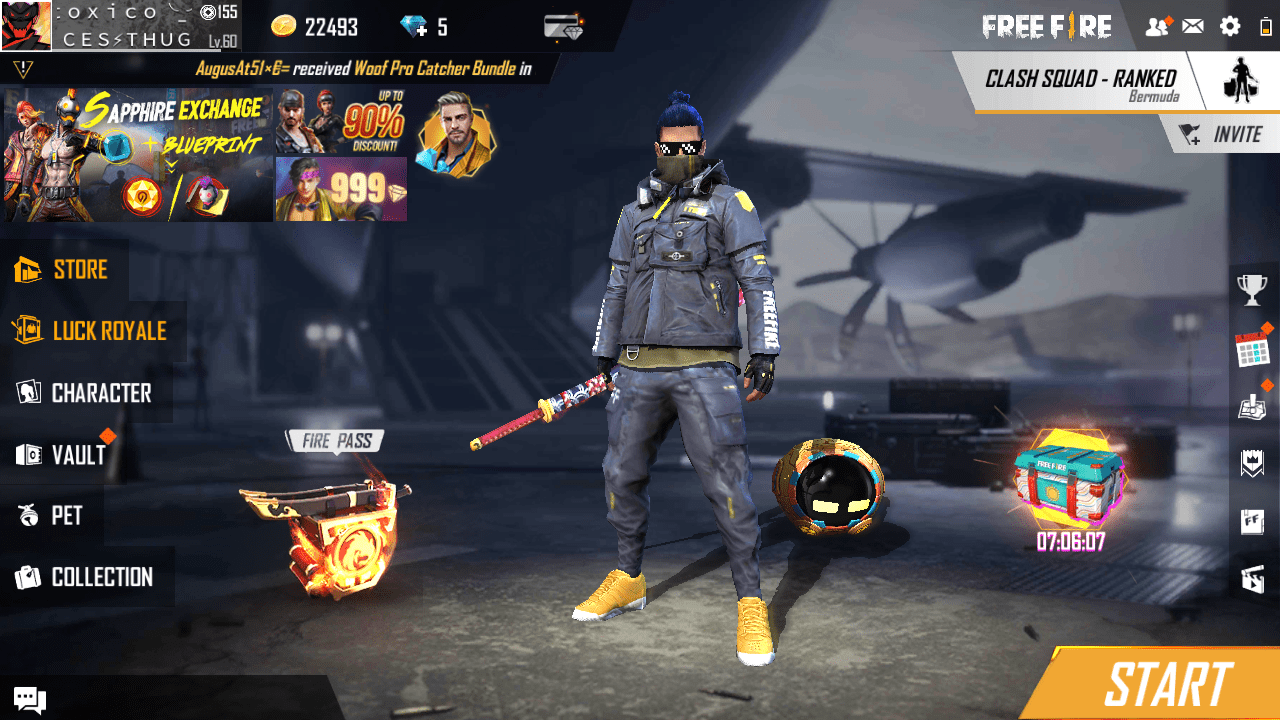Open the calendar events icon

pyautogui.click(x=1252, y=350)
